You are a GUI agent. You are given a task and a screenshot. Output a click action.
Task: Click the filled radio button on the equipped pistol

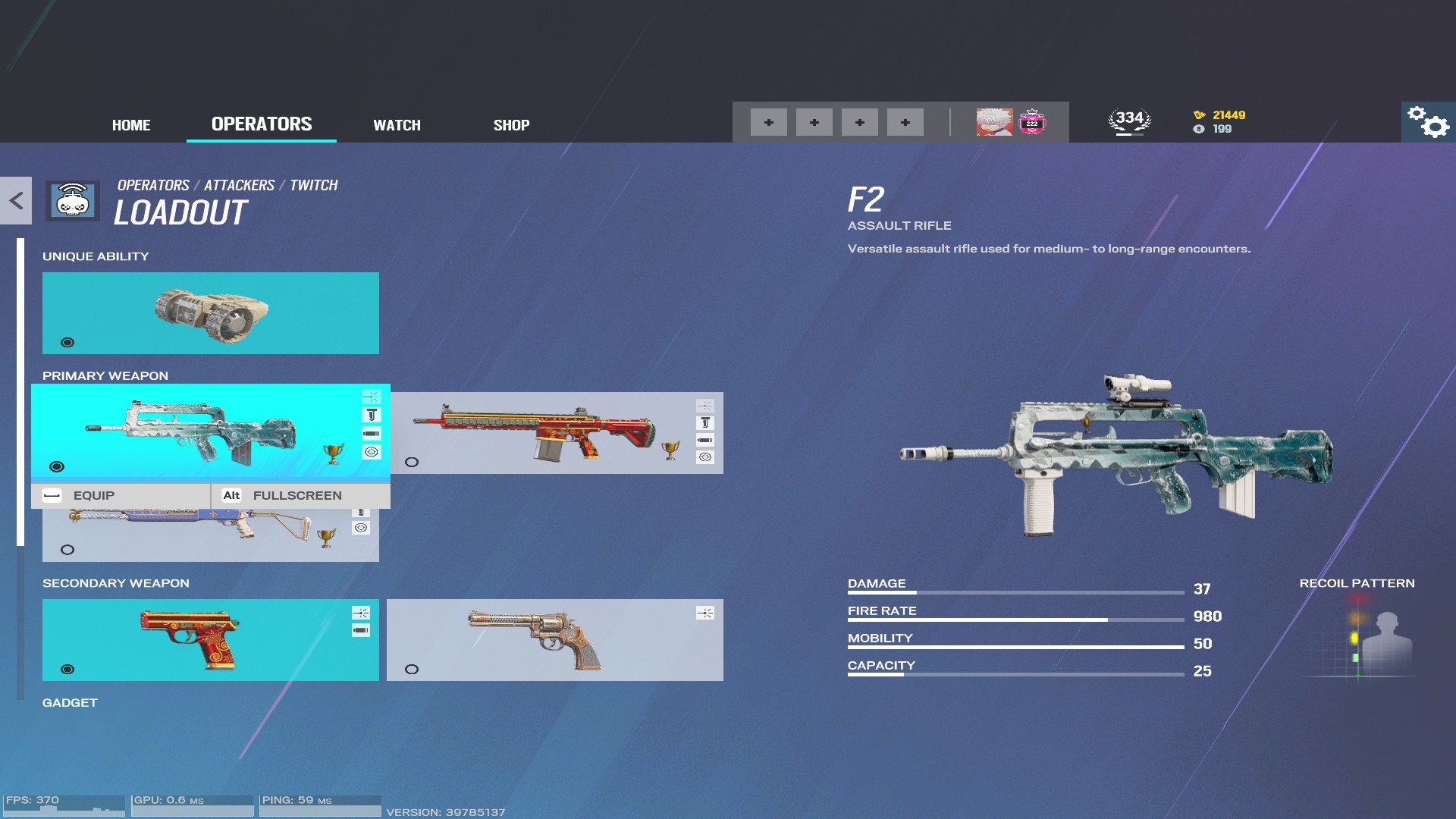tap(68, 669)
